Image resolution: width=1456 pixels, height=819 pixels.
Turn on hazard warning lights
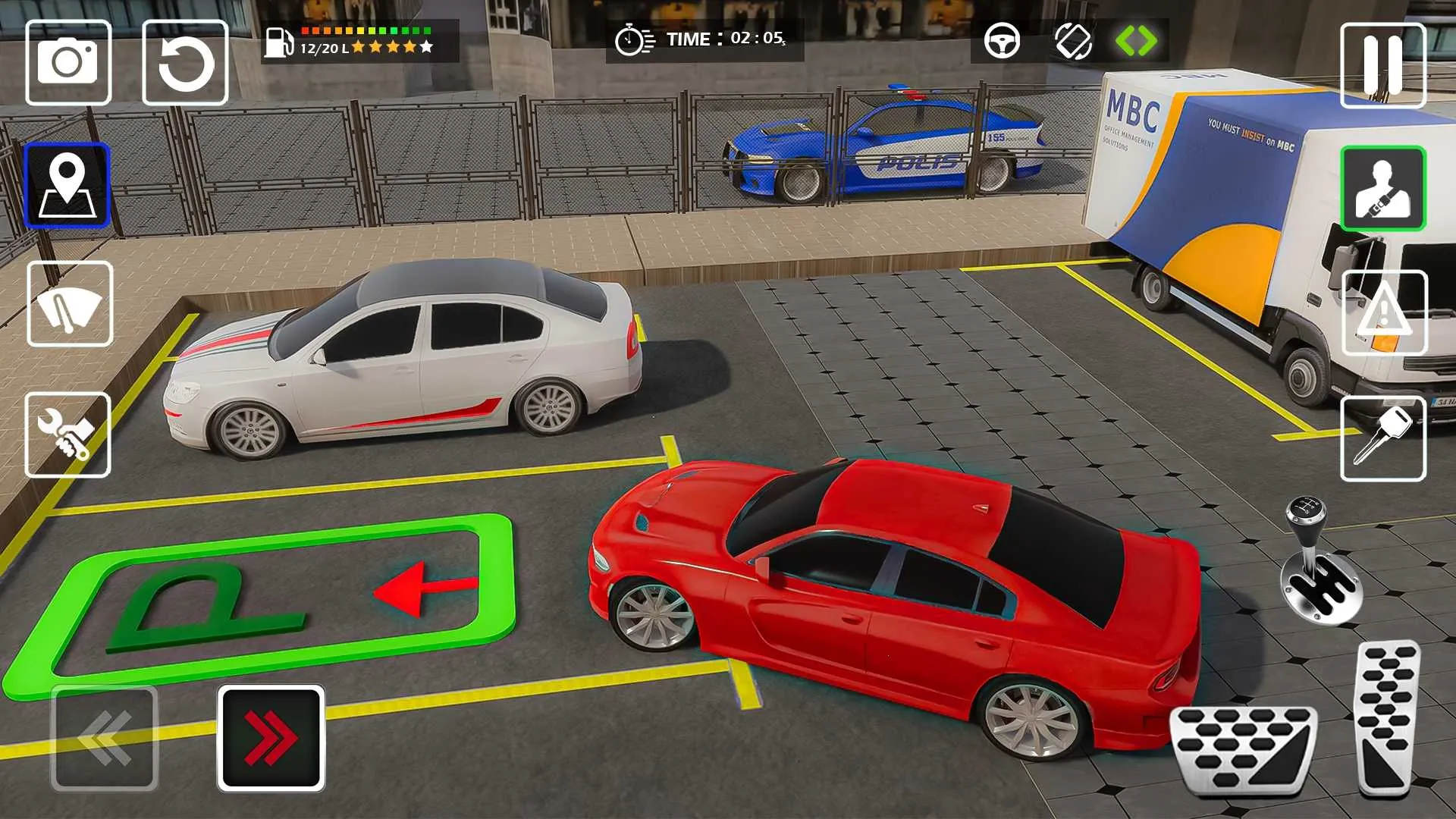coord(1385,312)
